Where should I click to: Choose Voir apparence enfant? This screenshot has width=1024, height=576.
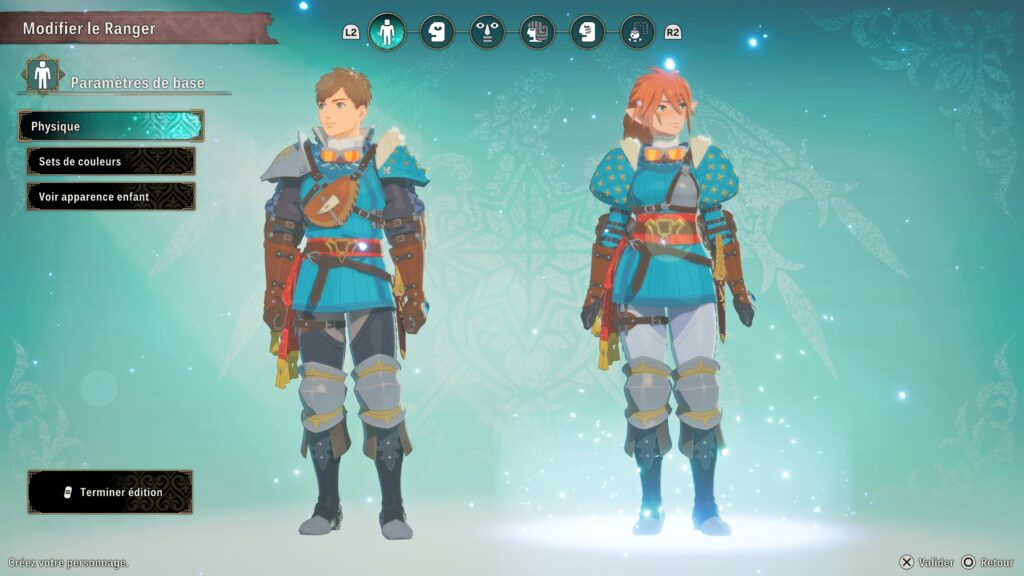click(x=110, y=197)
